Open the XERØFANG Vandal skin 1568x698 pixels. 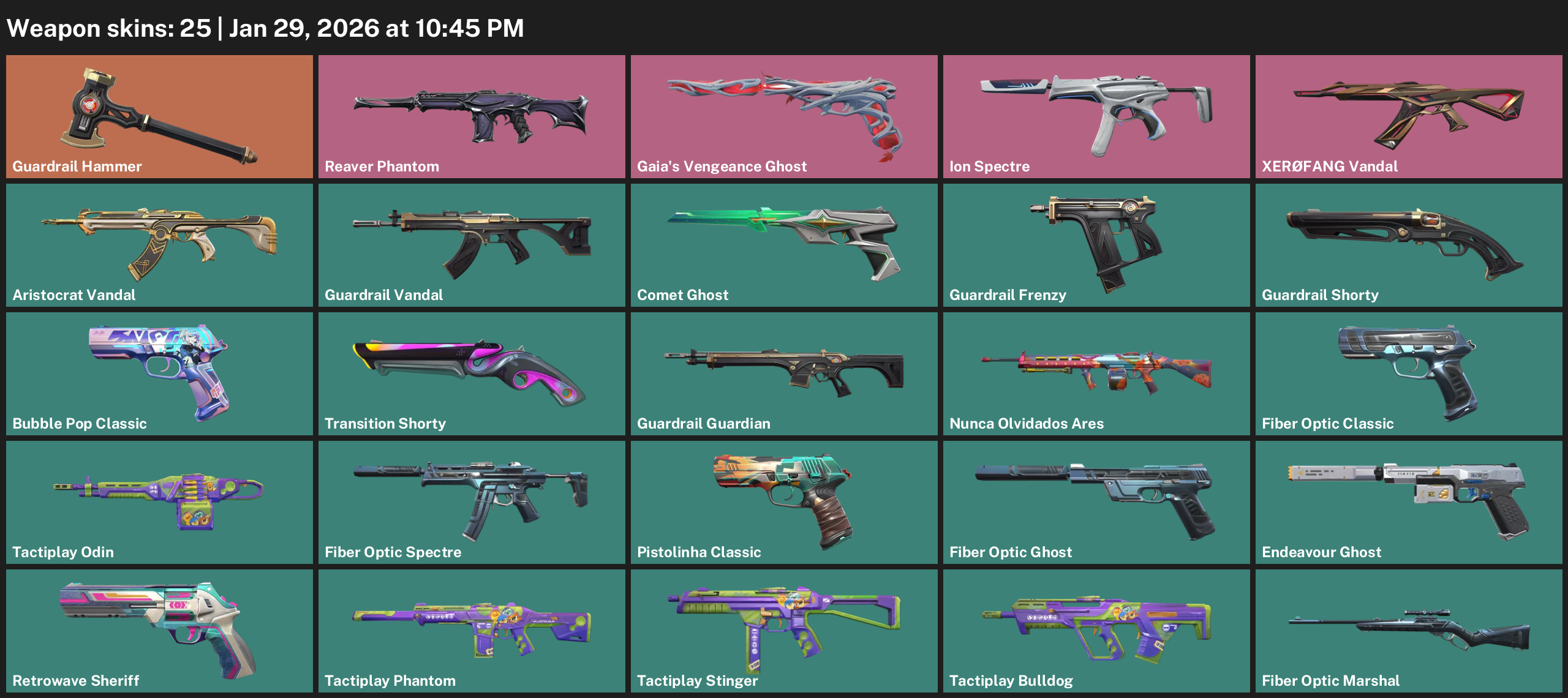point(1409,116)
